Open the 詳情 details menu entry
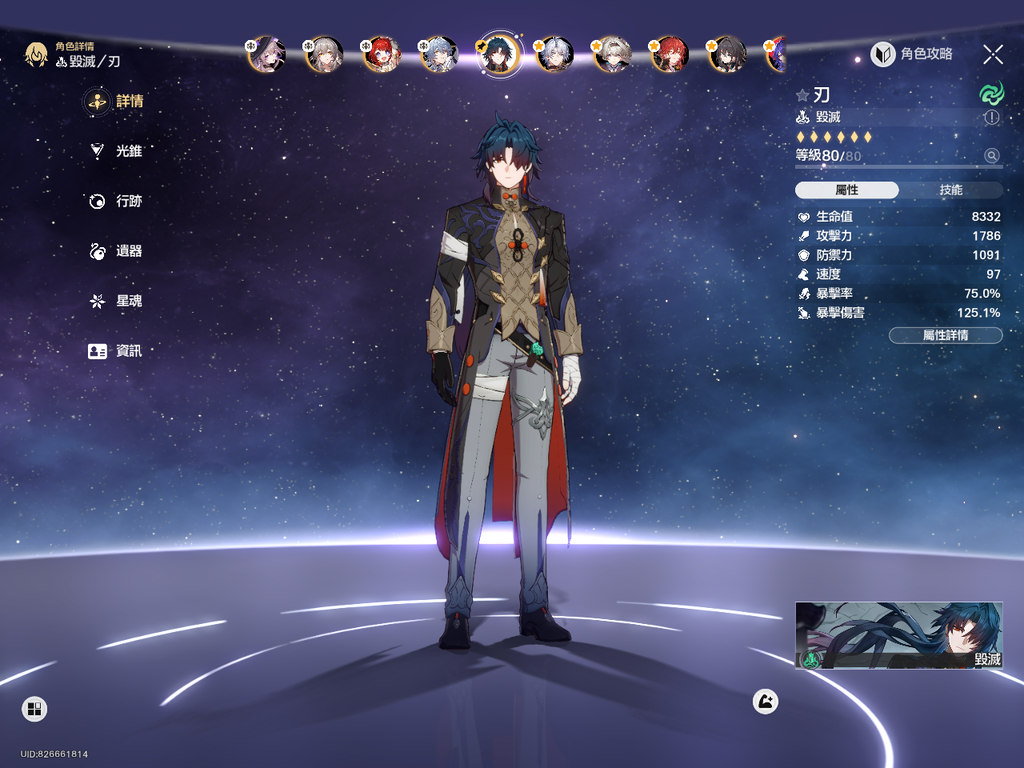The height and width of the screenshot is (768, 1024). coord(115,101)
